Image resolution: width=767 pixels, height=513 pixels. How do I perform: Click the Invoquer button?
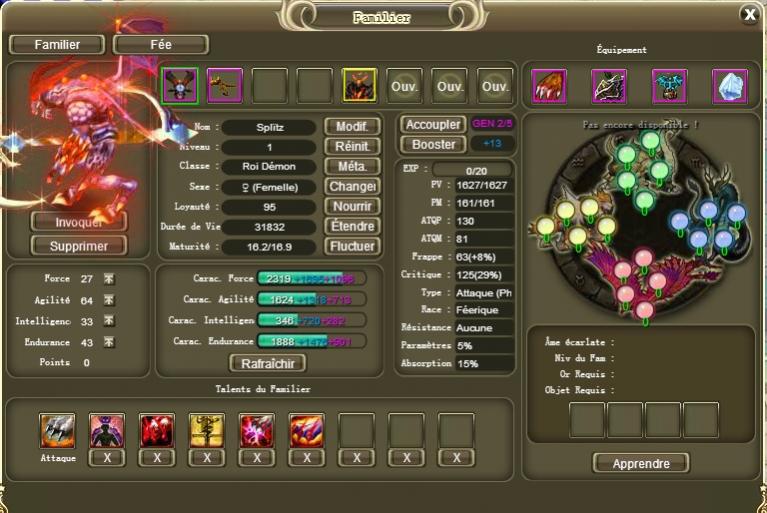point(79,222)
